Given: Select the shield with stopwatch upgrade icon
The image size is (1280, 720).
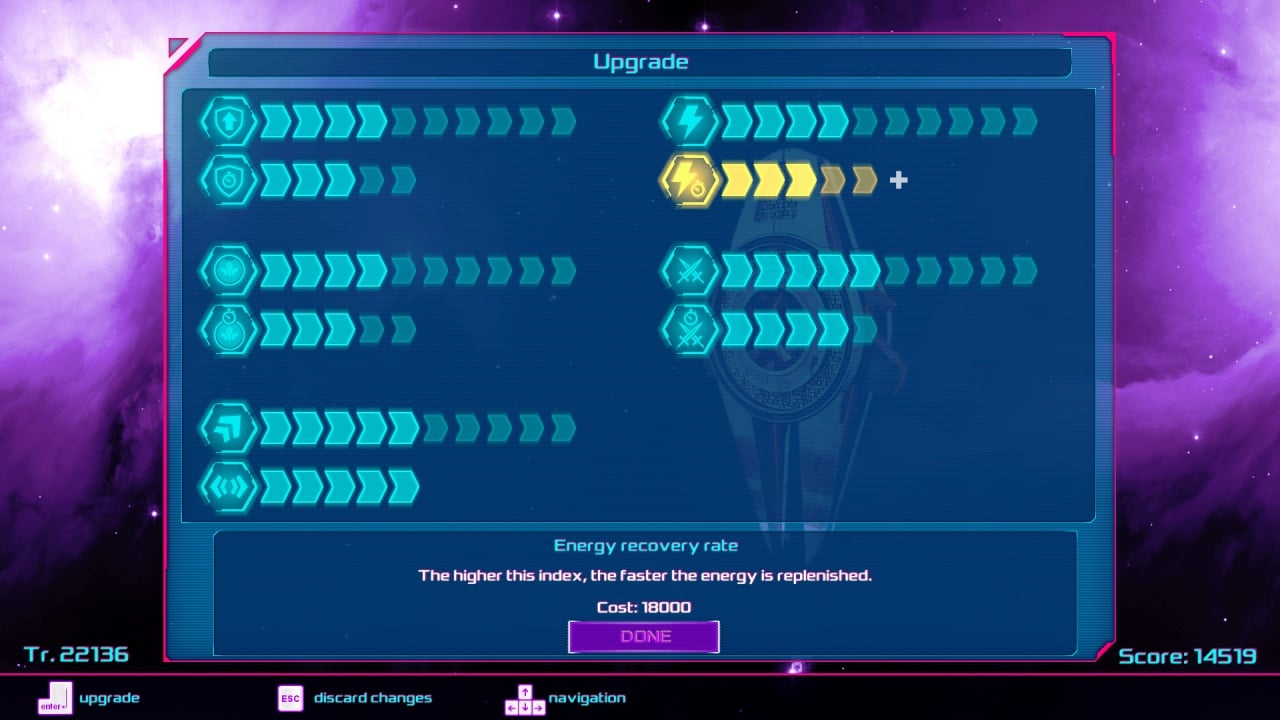Looking at the screenshot, I should (228, 181).
